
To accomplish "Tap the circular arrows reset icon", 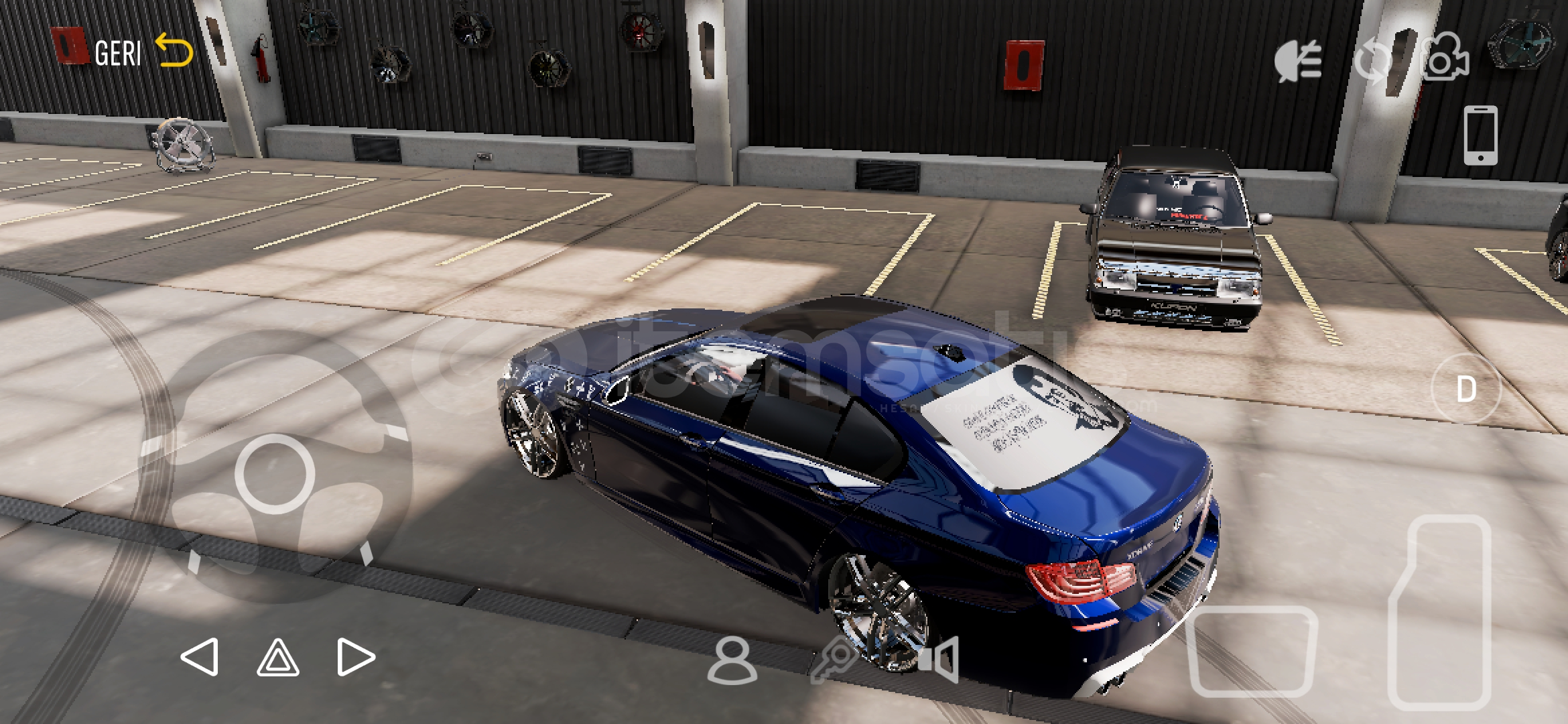I will 1372,60.
